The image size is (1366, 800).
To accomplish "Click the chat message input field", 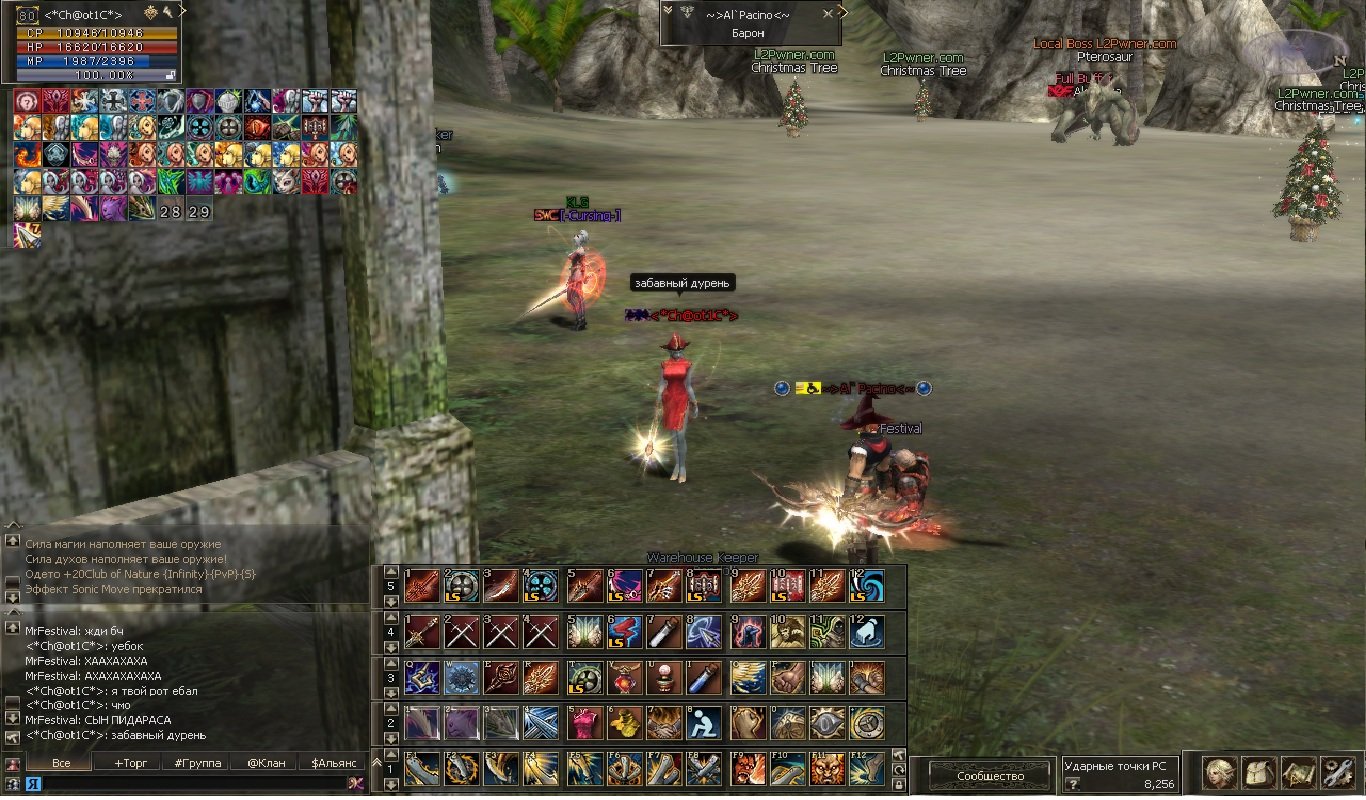I will click(x=190, y=783).
